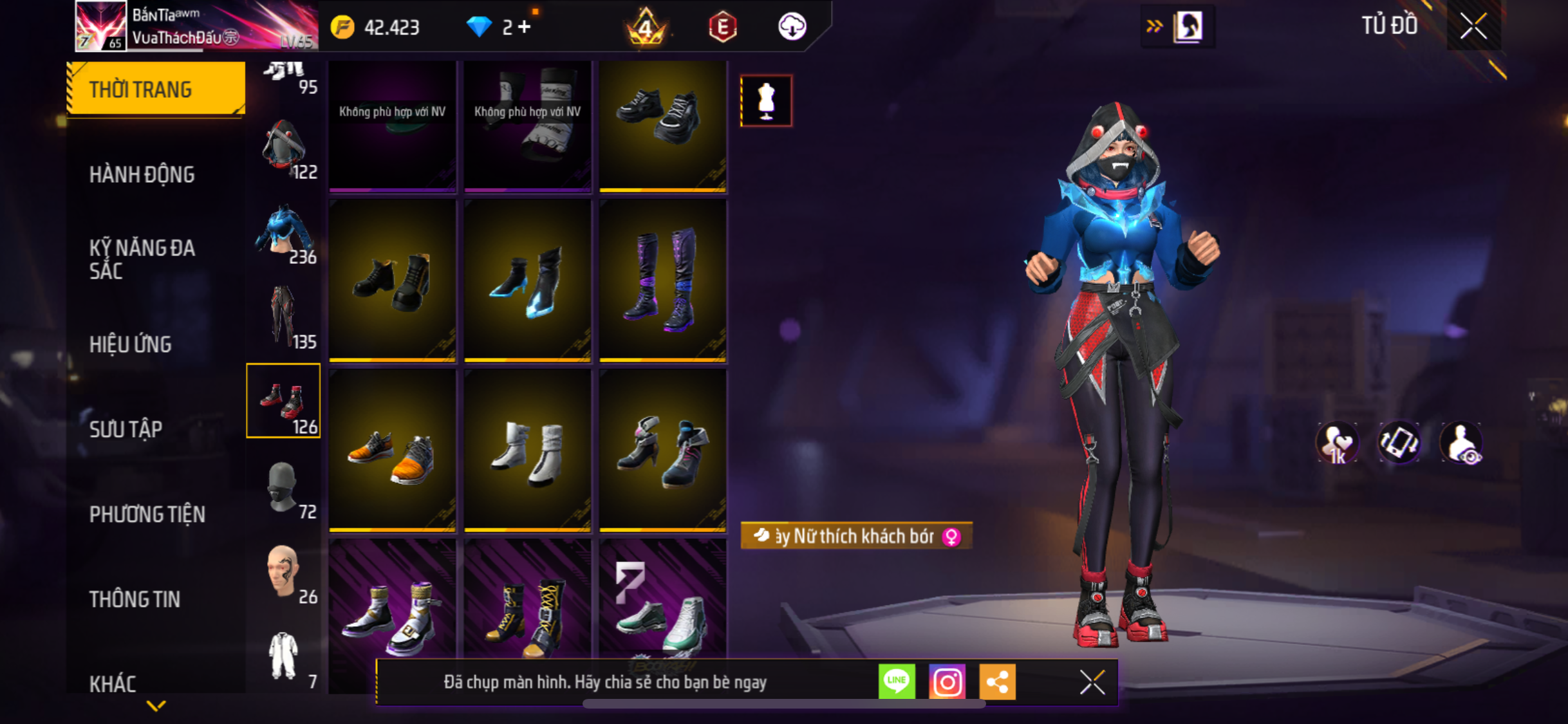Select the mask category showing 72
This screenshot has height=724, width=1568.
(x=284, y=487)
